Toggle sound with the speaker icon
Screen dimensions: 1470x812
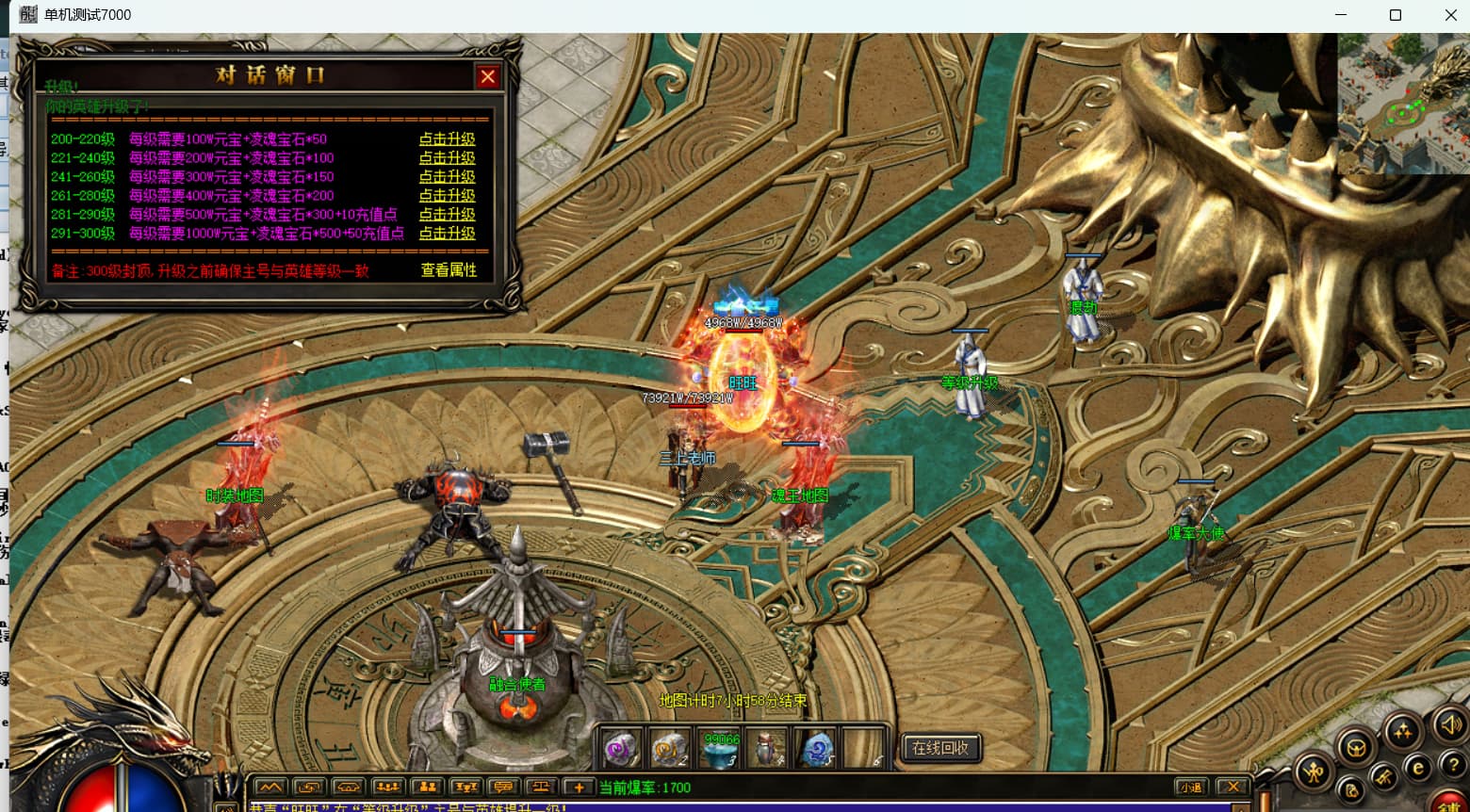pos(1449,724)
